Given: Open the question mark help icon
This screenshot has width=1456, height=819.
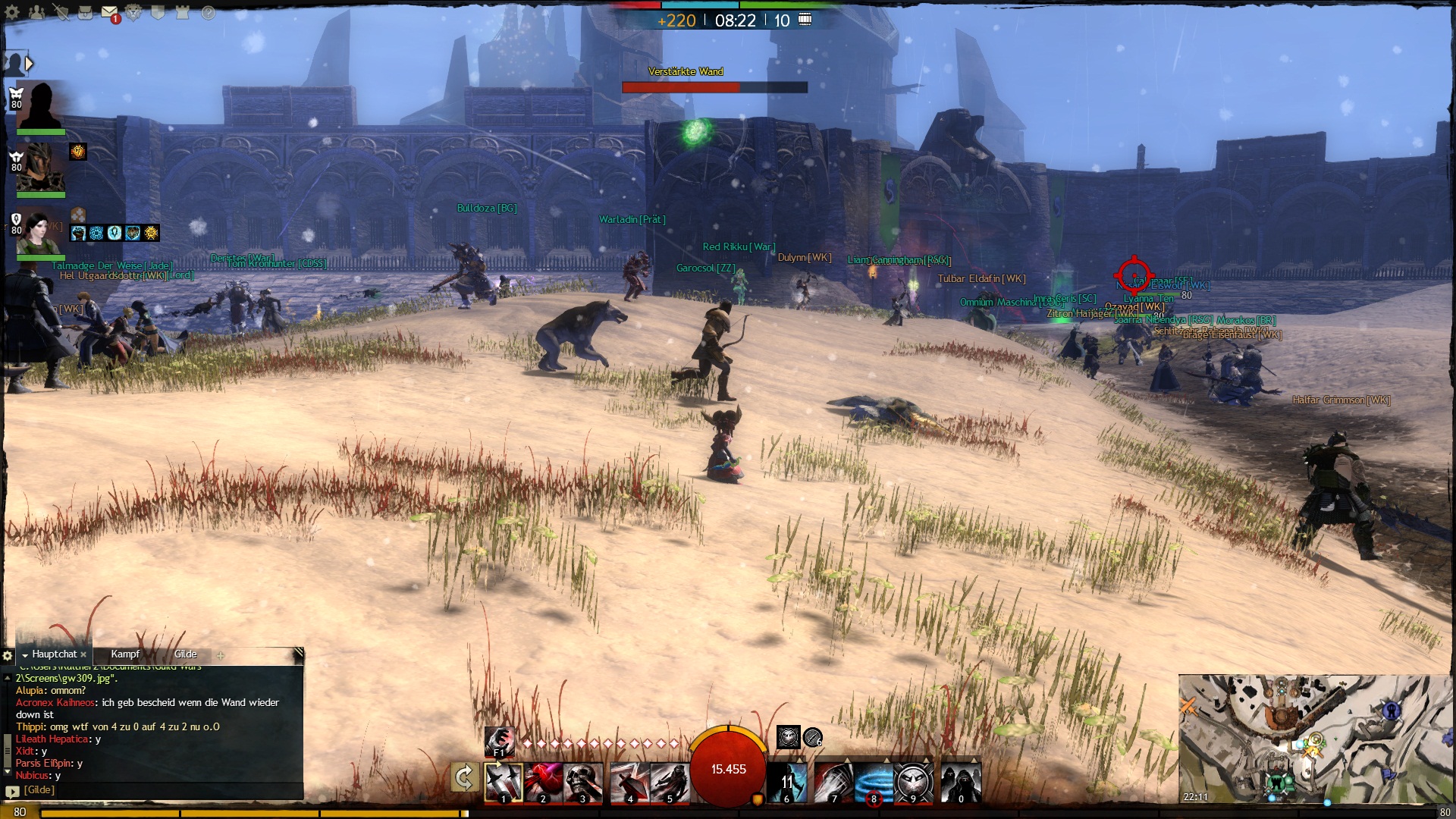Looking at the screenshot, I should click(208, 12).
